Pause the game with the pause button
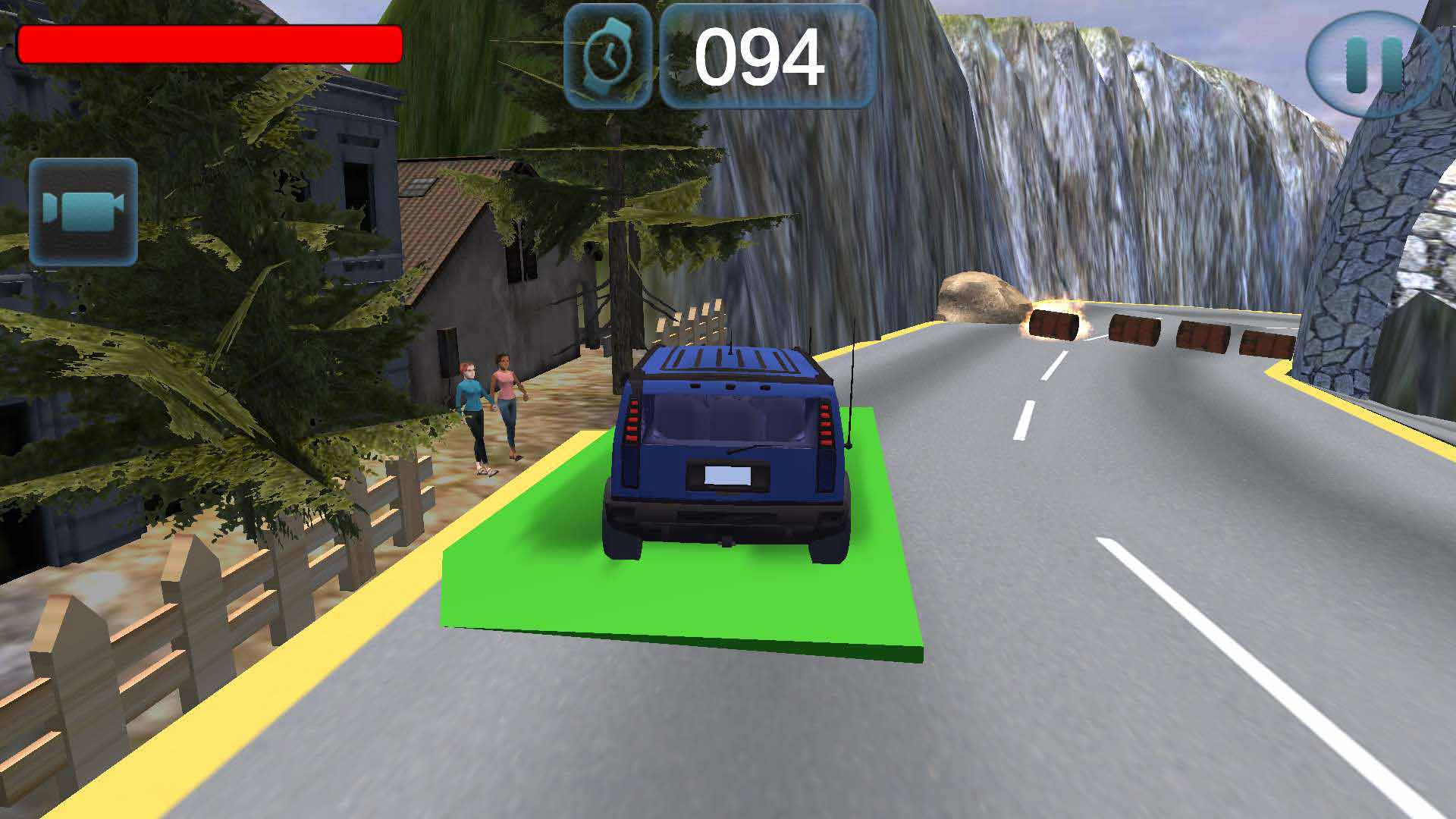The image size is (1456, 819). pyautogui.click(x=1373, y=64)
